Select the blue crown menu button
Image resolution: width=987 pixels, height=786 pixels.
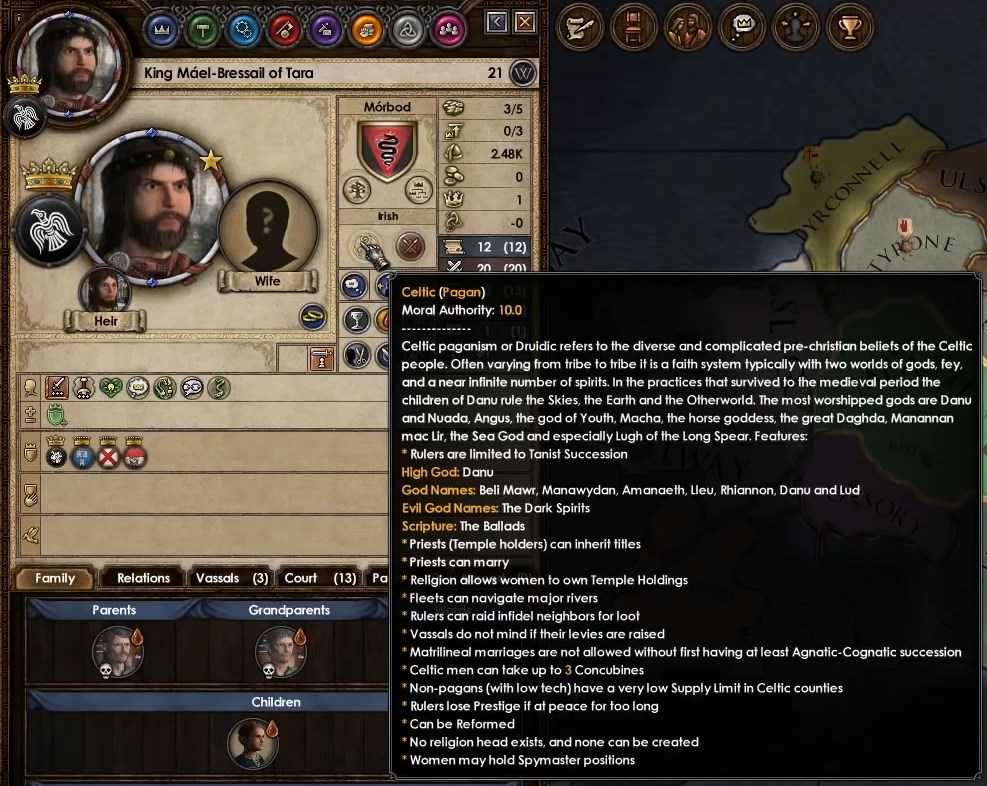coord(162,28)
